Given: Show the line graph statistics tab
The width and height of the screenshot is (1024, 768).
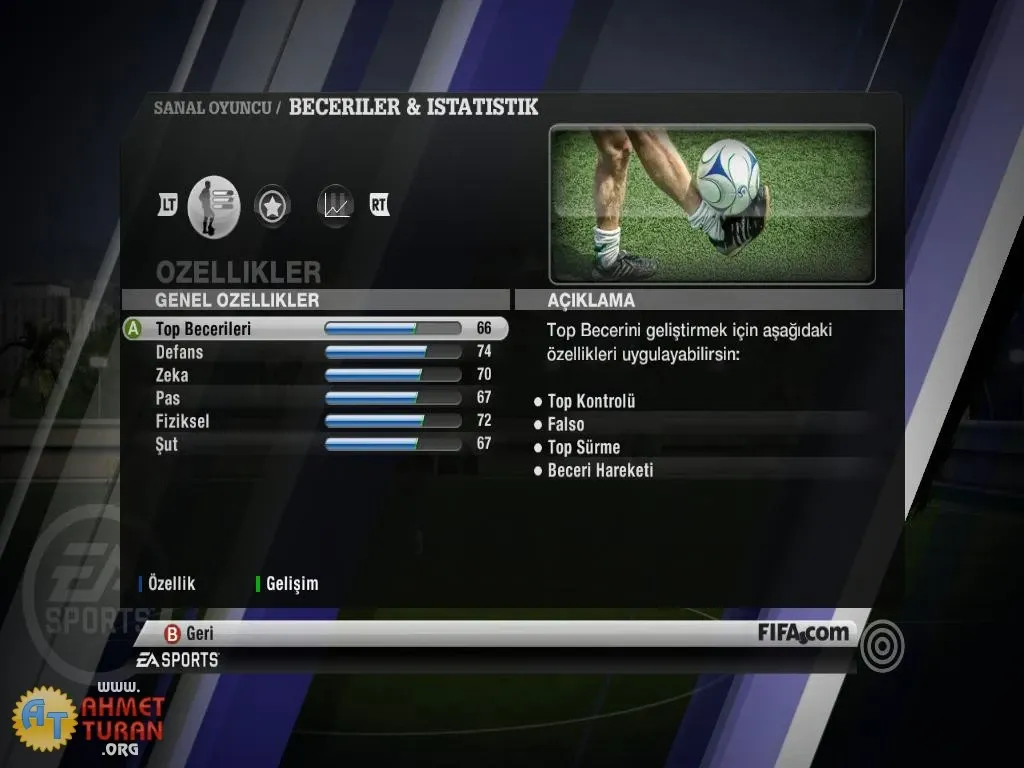Looking at the screenshot, I should pyautogui.click(x=336, y=206).
